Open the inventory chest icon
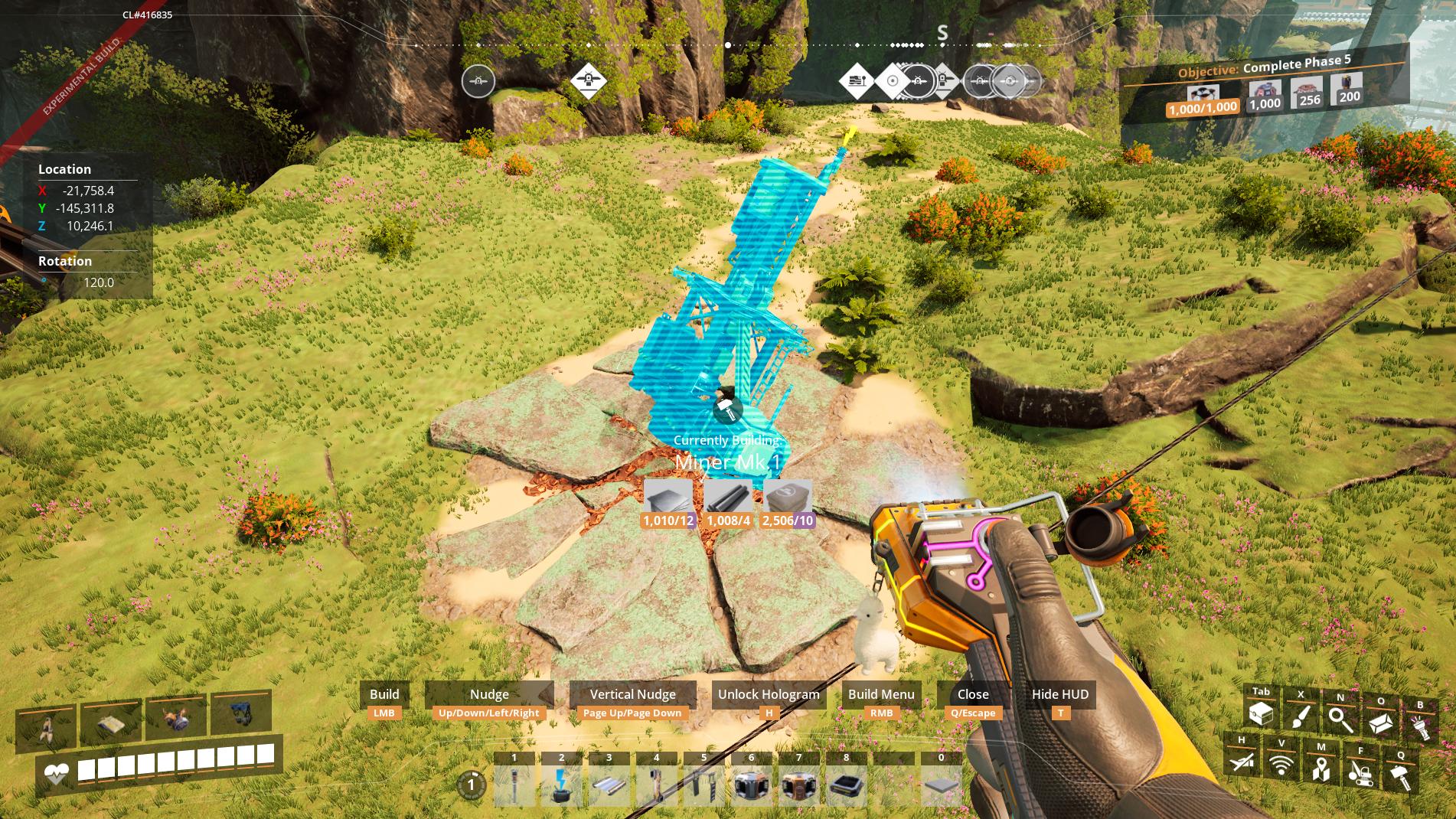 [x=1261, y=715]
